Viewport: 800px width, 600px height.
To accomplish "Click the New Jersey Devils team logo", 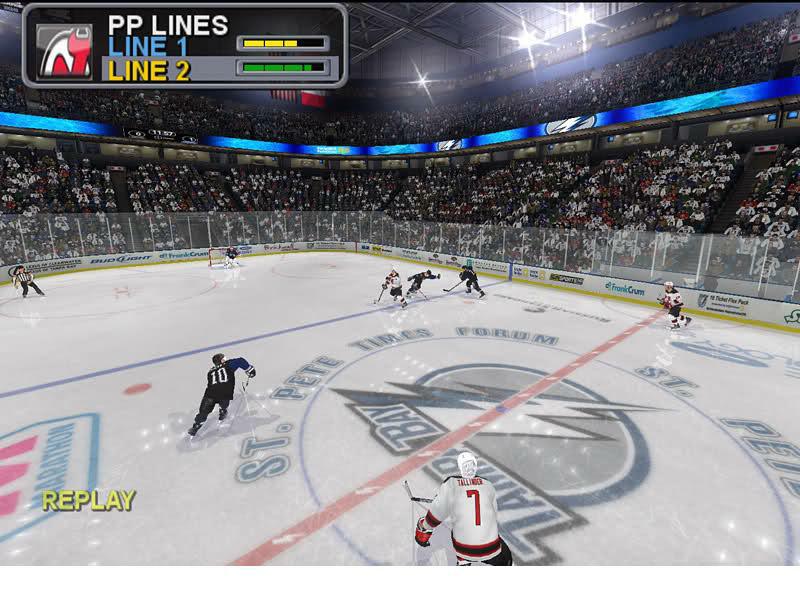I will pyautogui.click(x=64, y=51).
